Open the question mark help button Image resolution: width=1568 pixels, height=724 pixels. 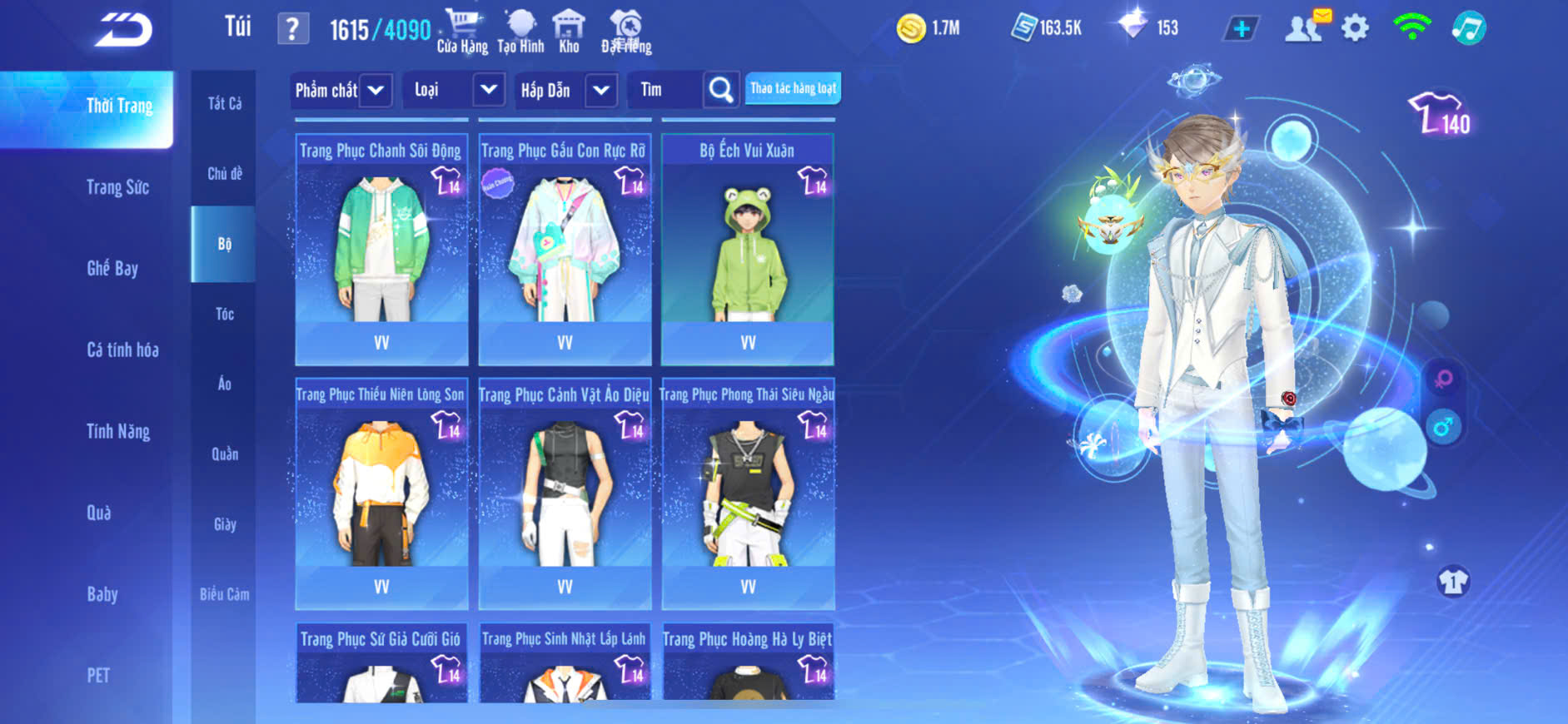coord(292,30)
